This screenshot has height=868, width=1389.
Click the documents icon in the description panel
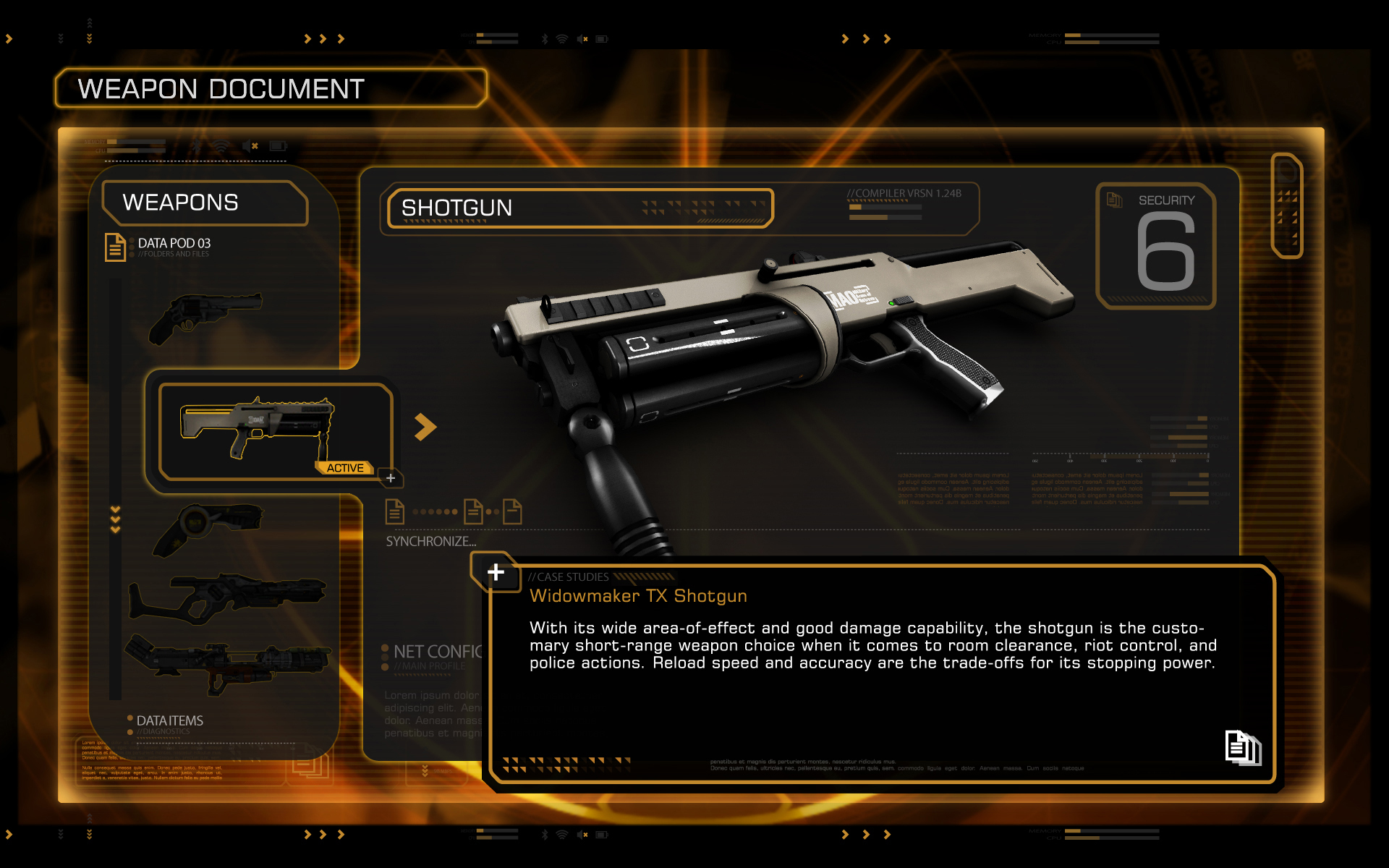pyautogui.click(x=1242, y=747)
